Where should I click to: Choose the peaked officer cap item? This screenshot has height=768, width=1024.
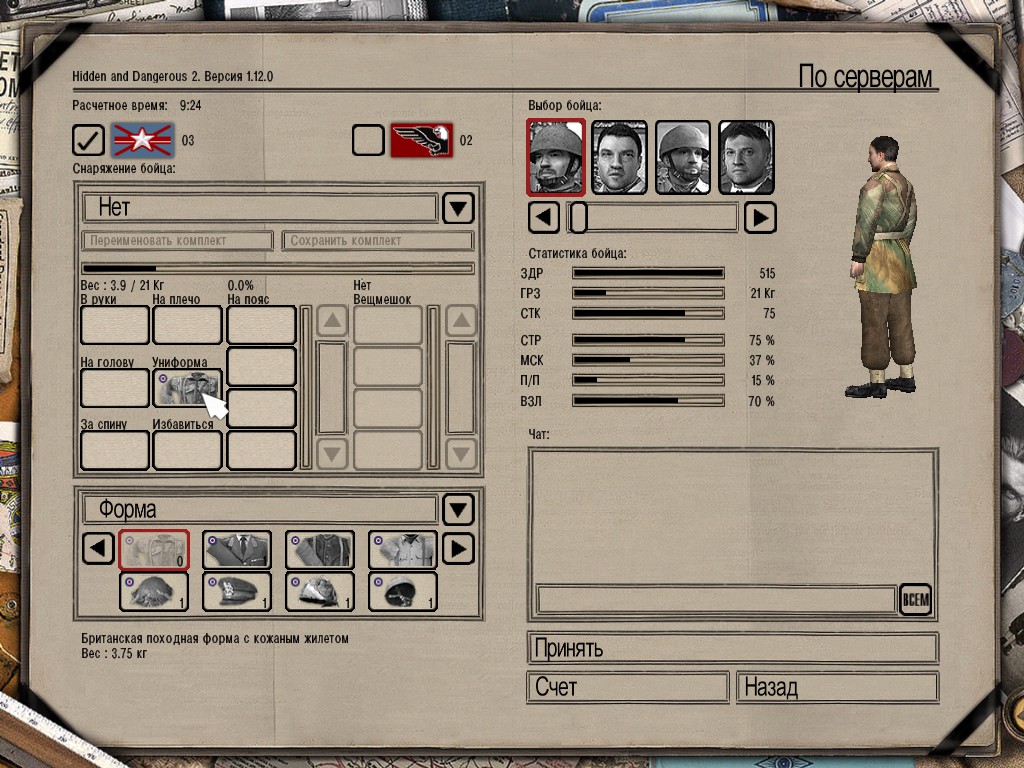click(237, 591)
